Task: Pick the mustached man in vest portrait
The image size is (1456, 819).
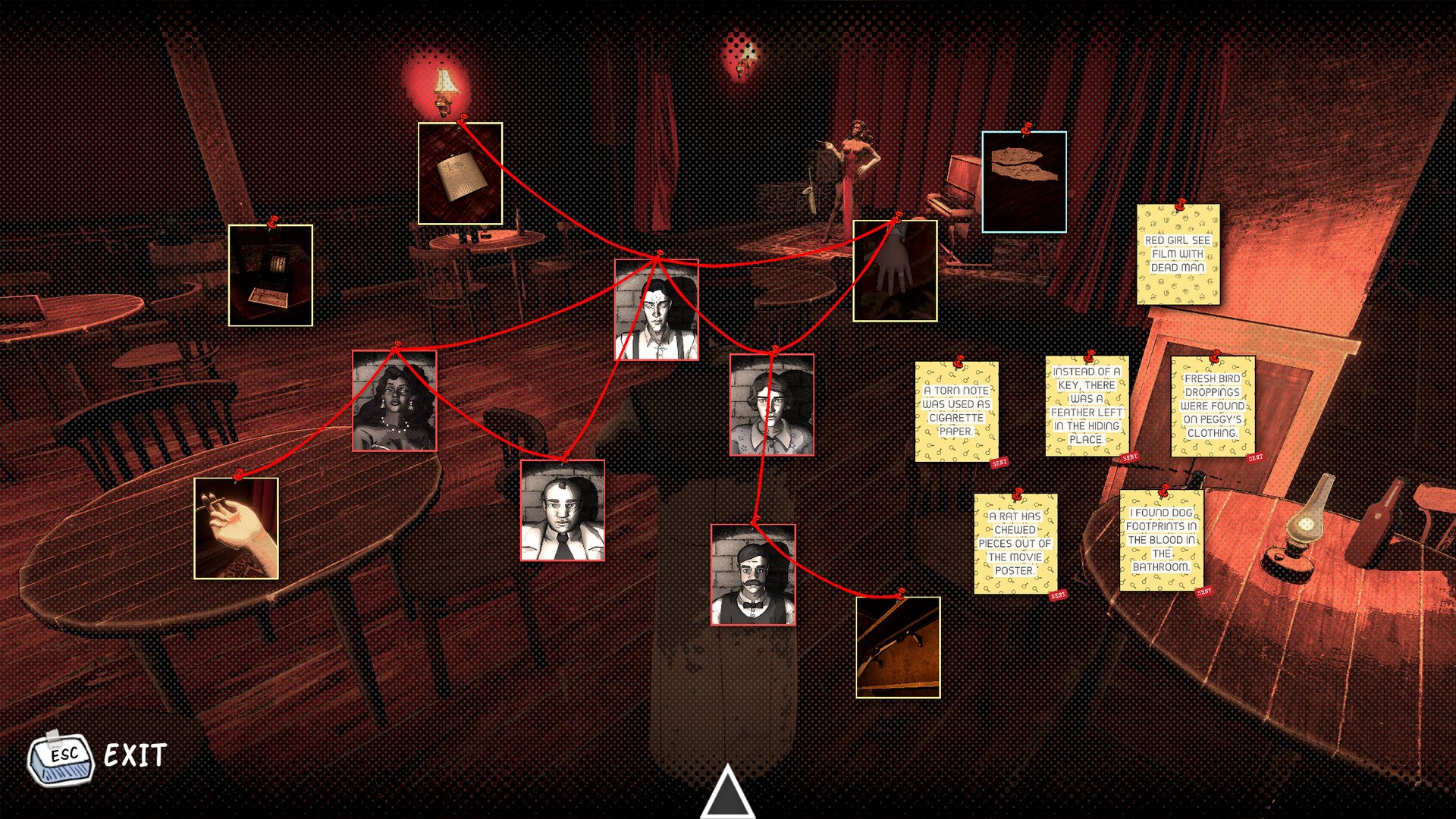Action: click(752, 575)
